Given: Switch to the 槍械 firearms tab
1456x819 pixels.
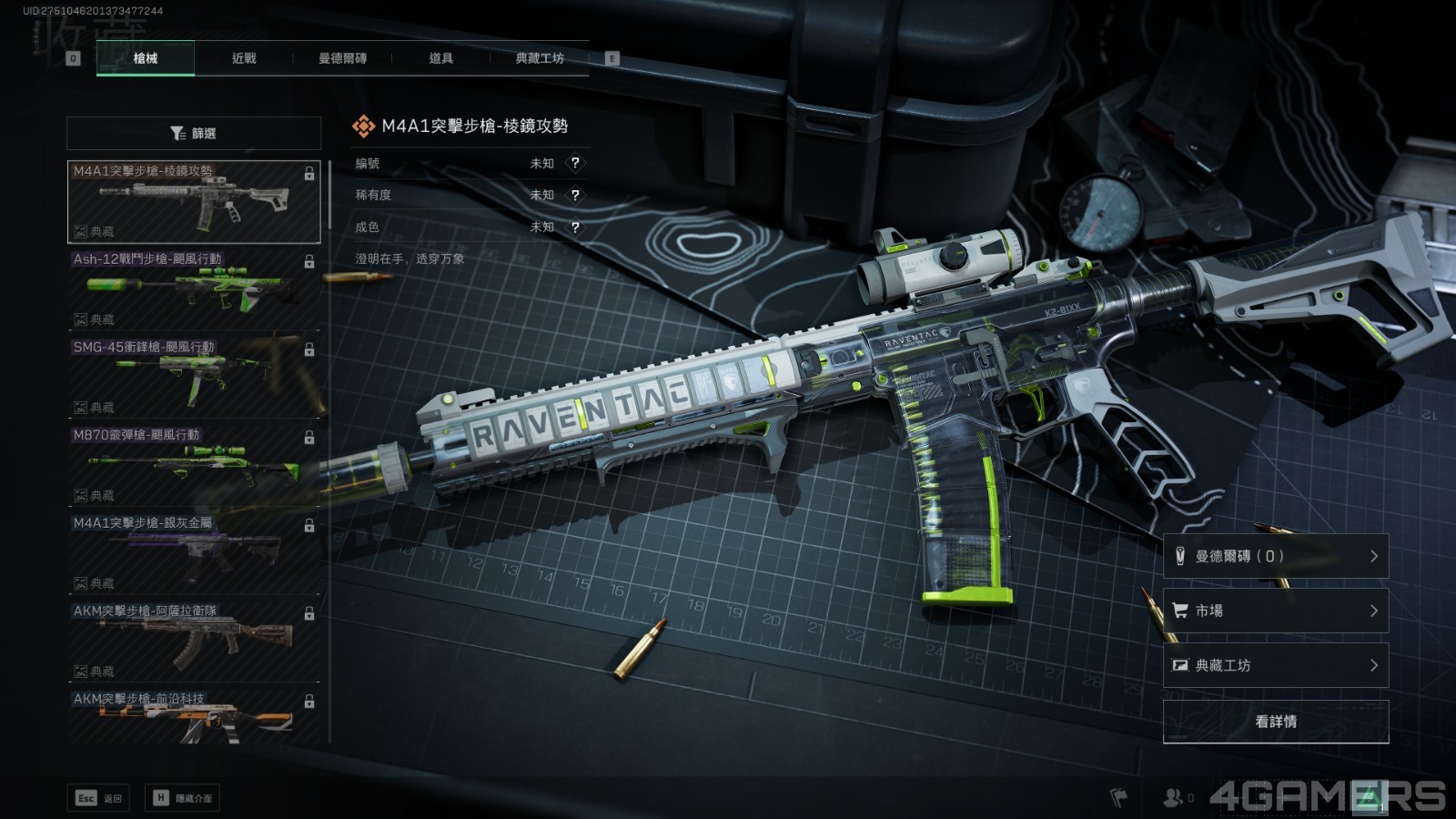Looking at the screenshot, I should [x=146, y=58].
